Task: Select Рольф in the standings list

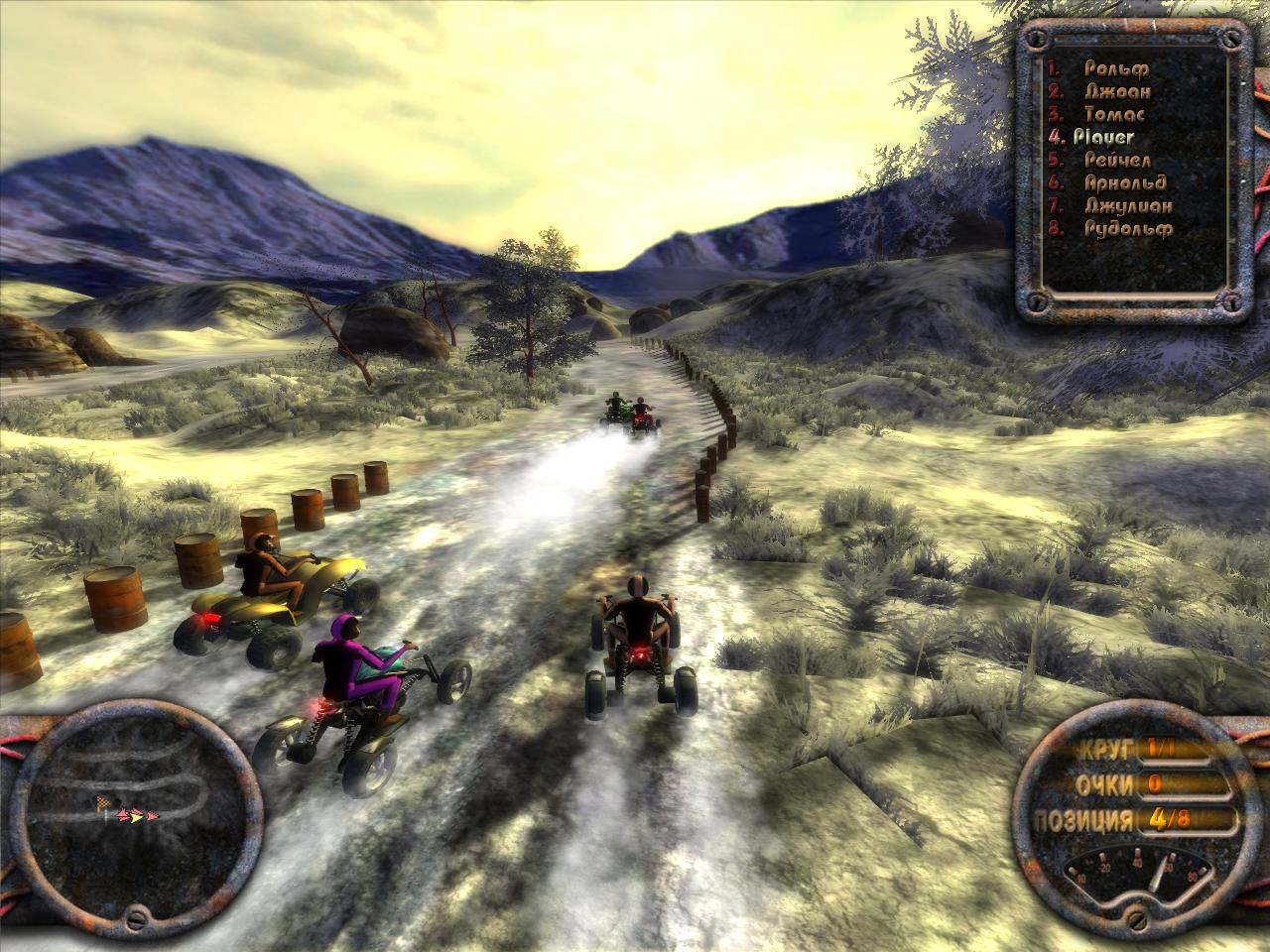Action: coord(1116,68)
